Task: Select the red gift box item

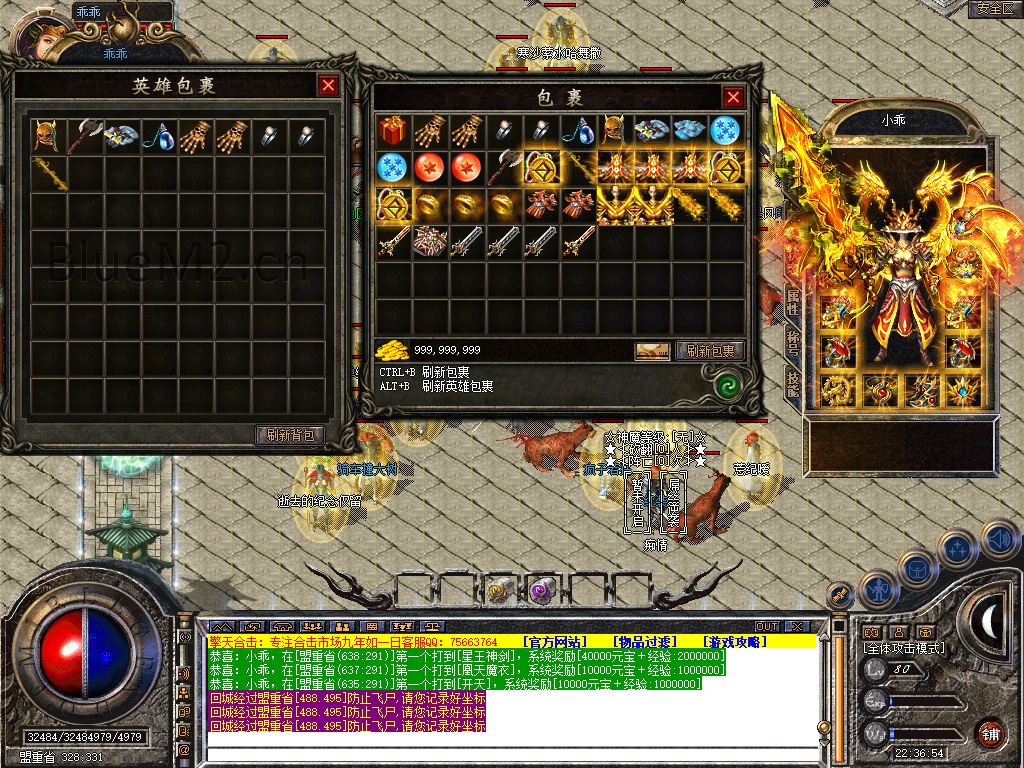Action: click(x=391, y=130)
